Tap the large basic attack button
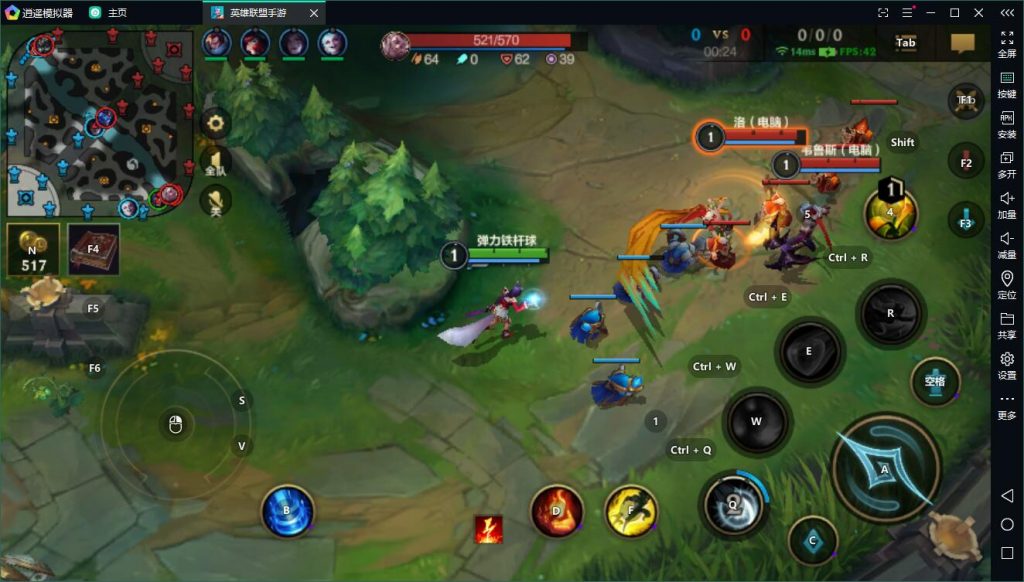This screenshot has height=582, width=1024. click(884, 467)
